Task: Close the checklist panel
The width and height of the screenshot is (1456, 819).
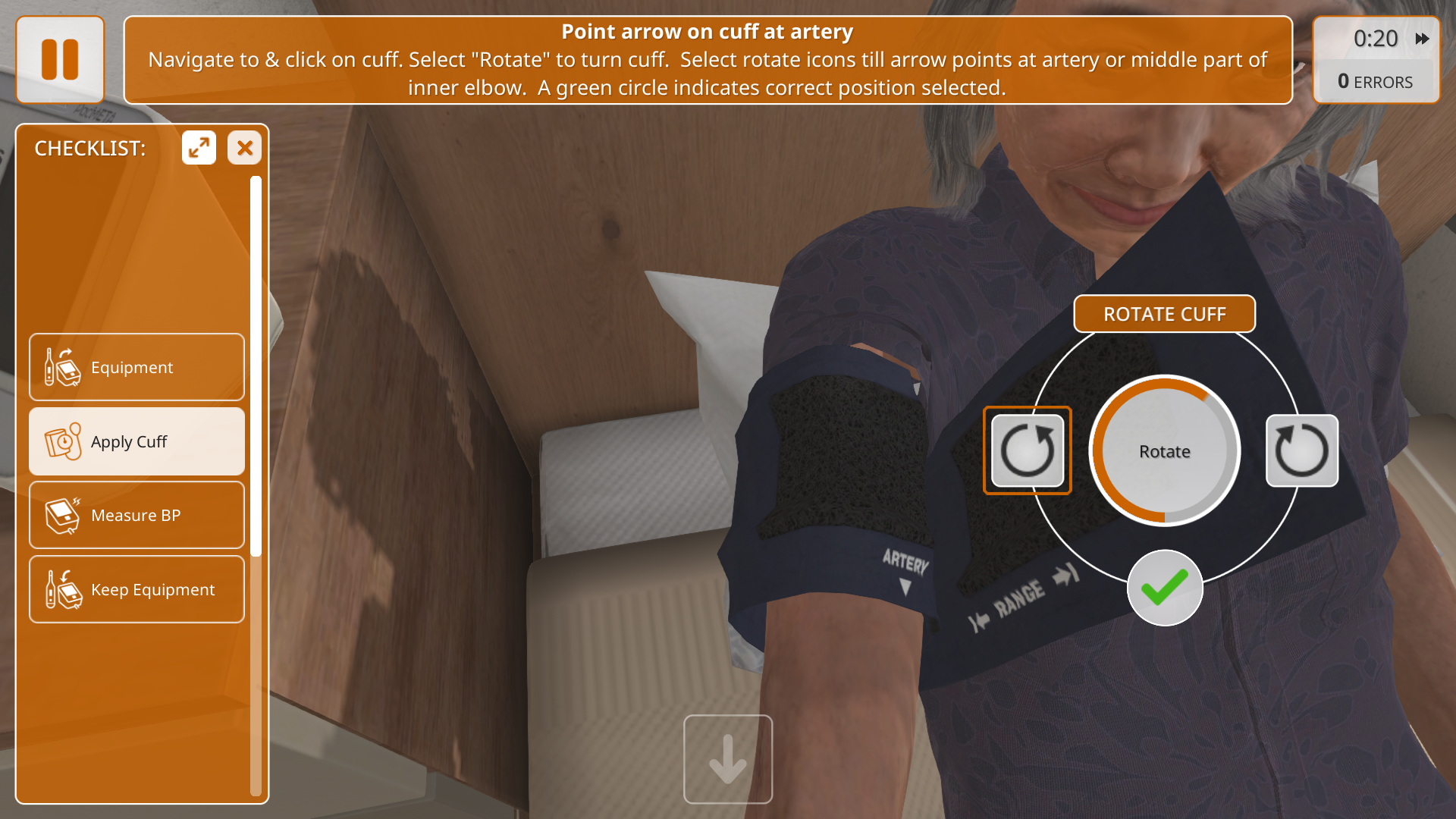Action: 244,148
